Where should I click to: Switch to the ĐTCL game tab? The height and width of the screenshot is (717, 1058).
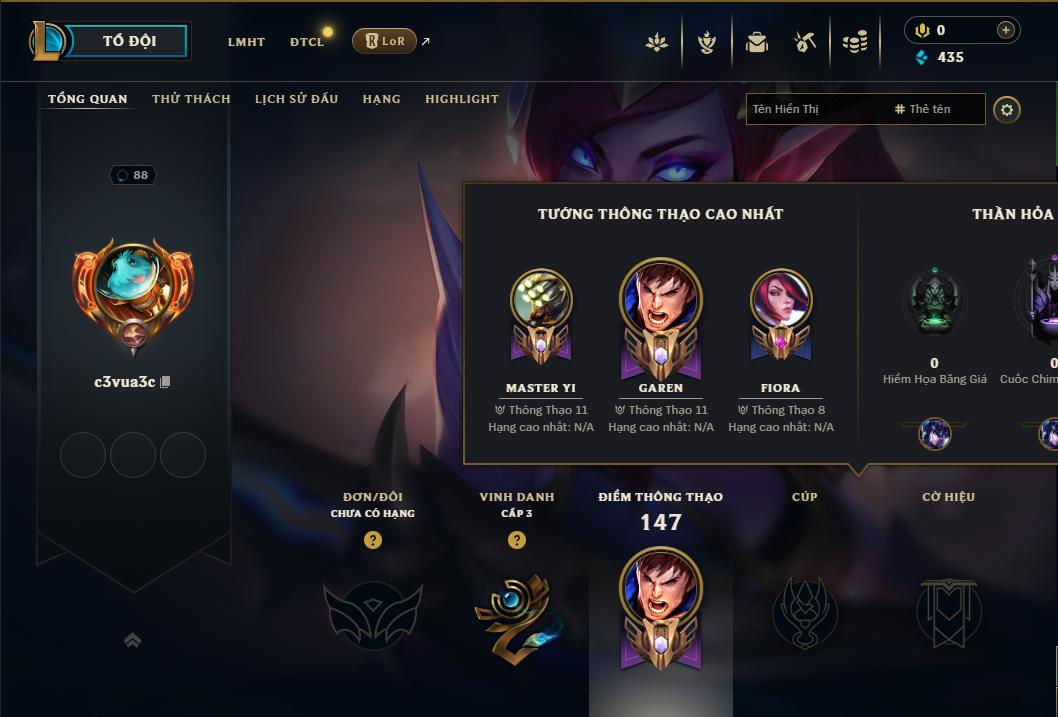(x=307, y=42)
